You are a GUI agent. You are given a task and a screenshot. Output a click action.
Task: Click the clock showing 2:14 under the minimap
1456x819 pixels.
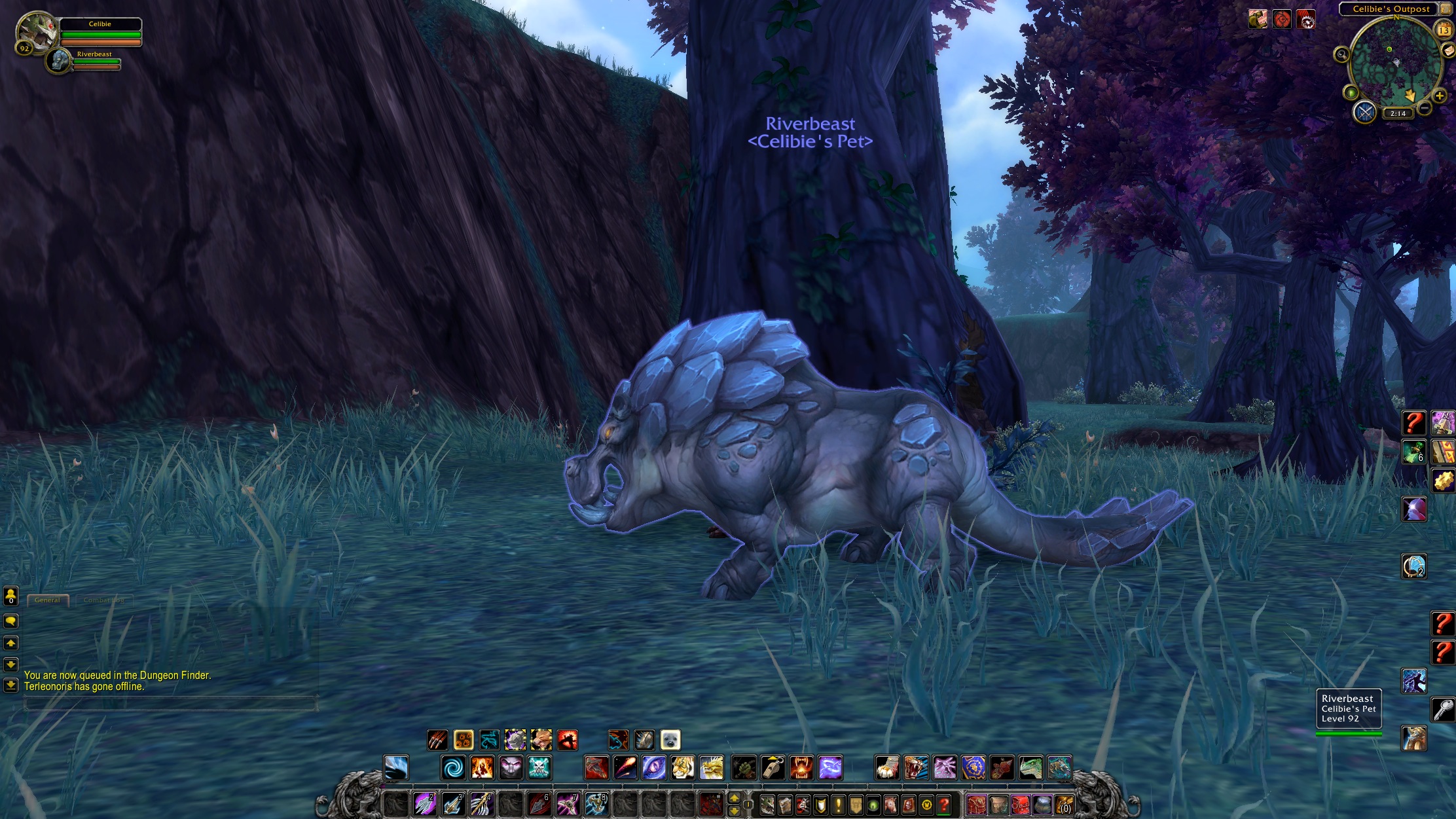click(1397, 113)
